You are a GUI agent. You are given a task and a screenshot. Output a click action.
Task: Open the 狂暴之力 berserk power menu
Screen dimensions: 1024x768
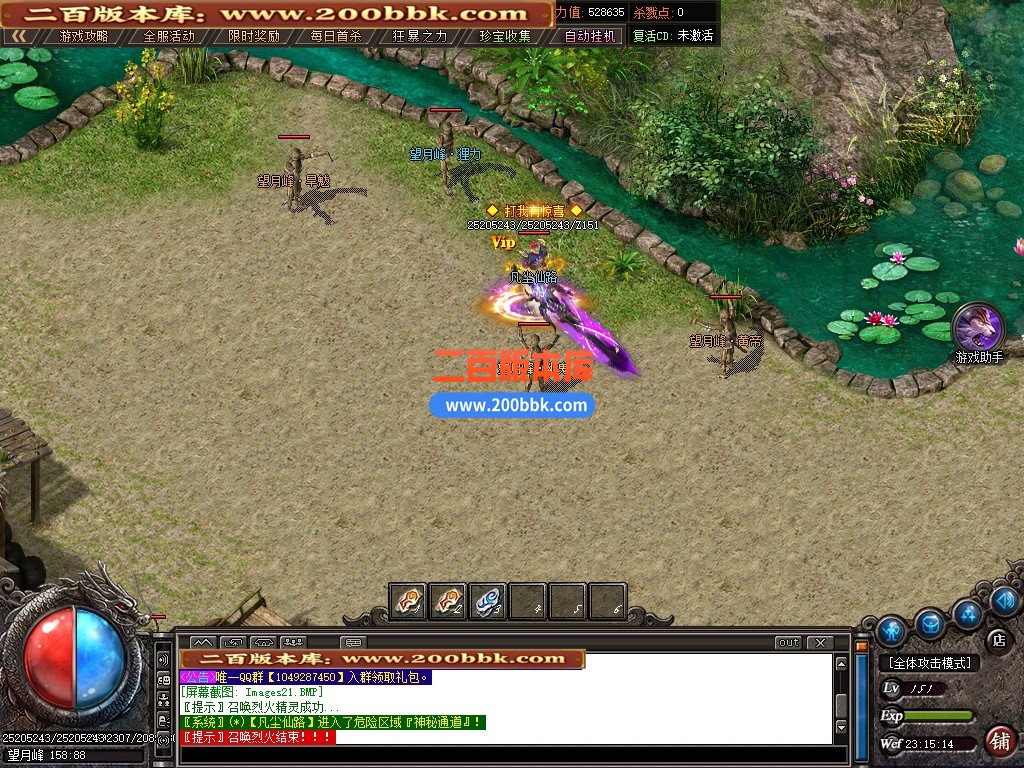pyautogui.click(x=420, y=36)
